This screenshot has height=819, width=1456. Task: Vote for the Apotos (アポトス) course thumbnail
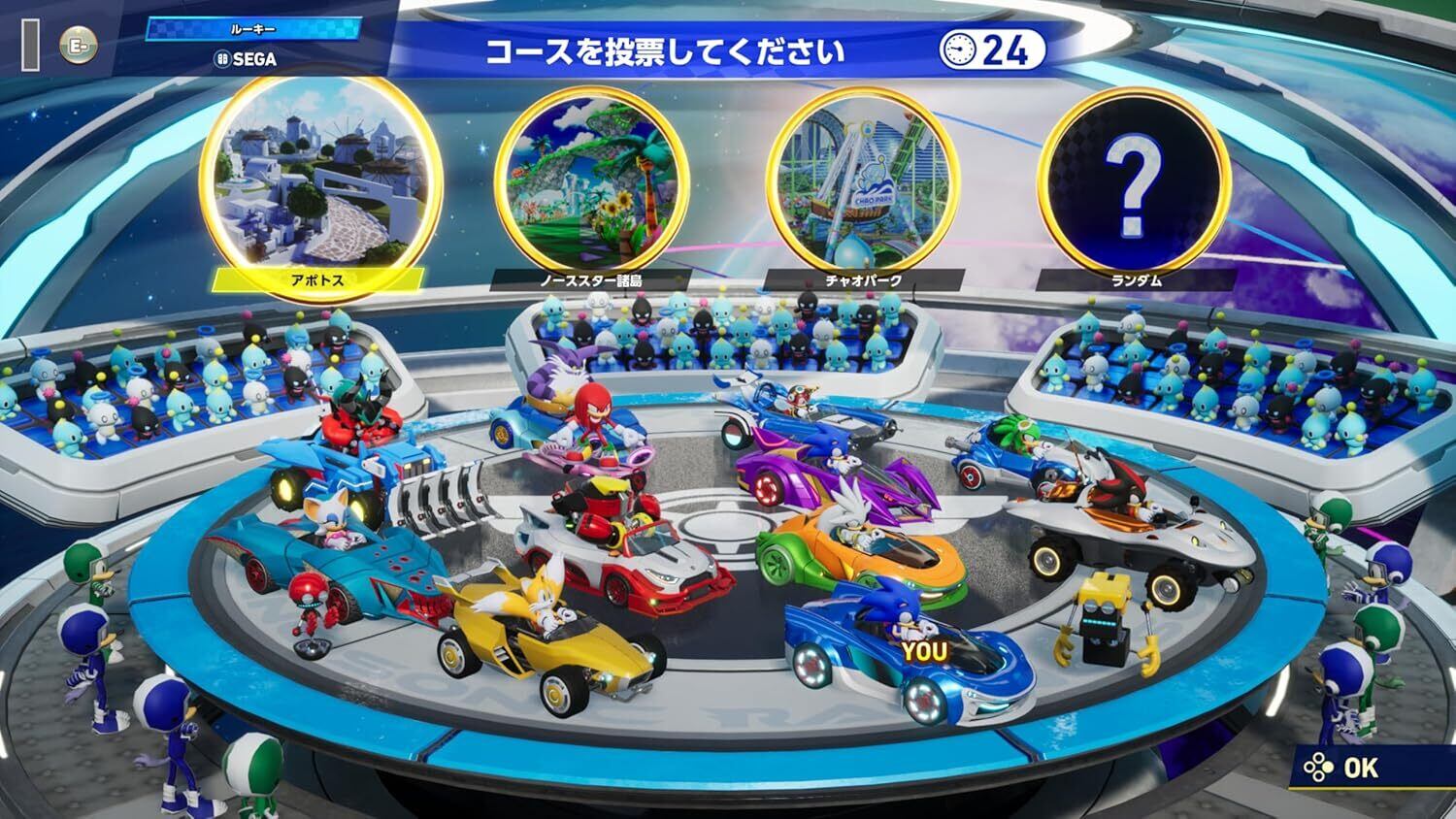pyautogui.click(x=319, y=173)
